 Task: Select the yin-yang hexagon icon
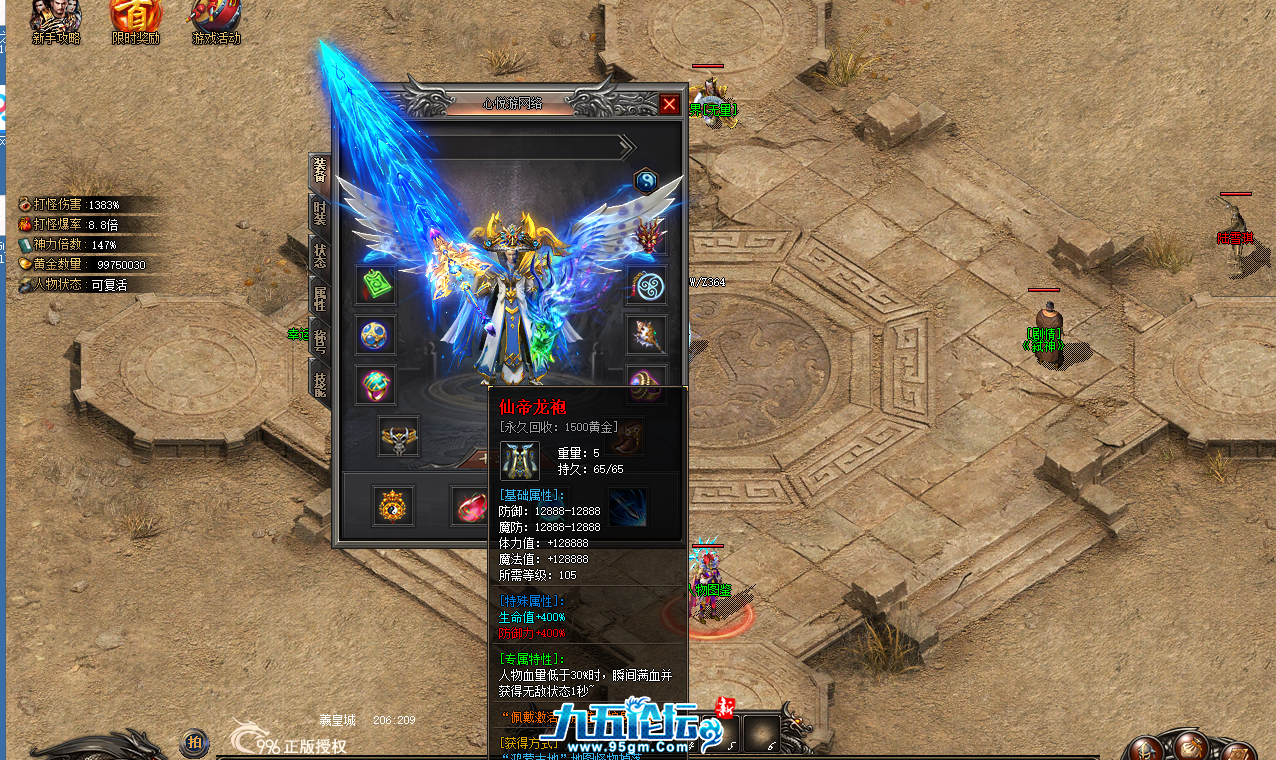[x=646, y=181]
